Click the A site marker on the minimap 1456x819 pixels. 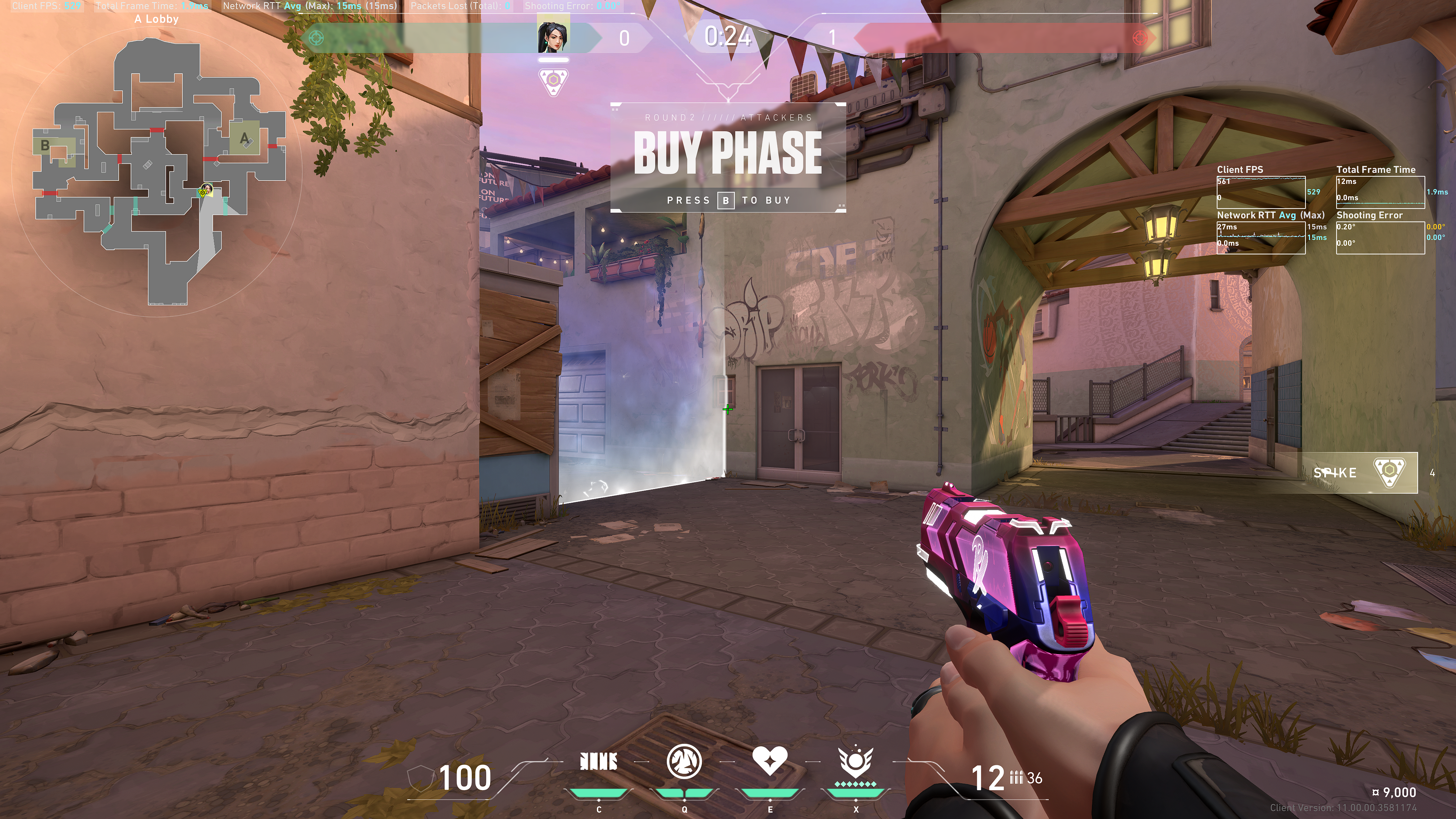point(244,137)
